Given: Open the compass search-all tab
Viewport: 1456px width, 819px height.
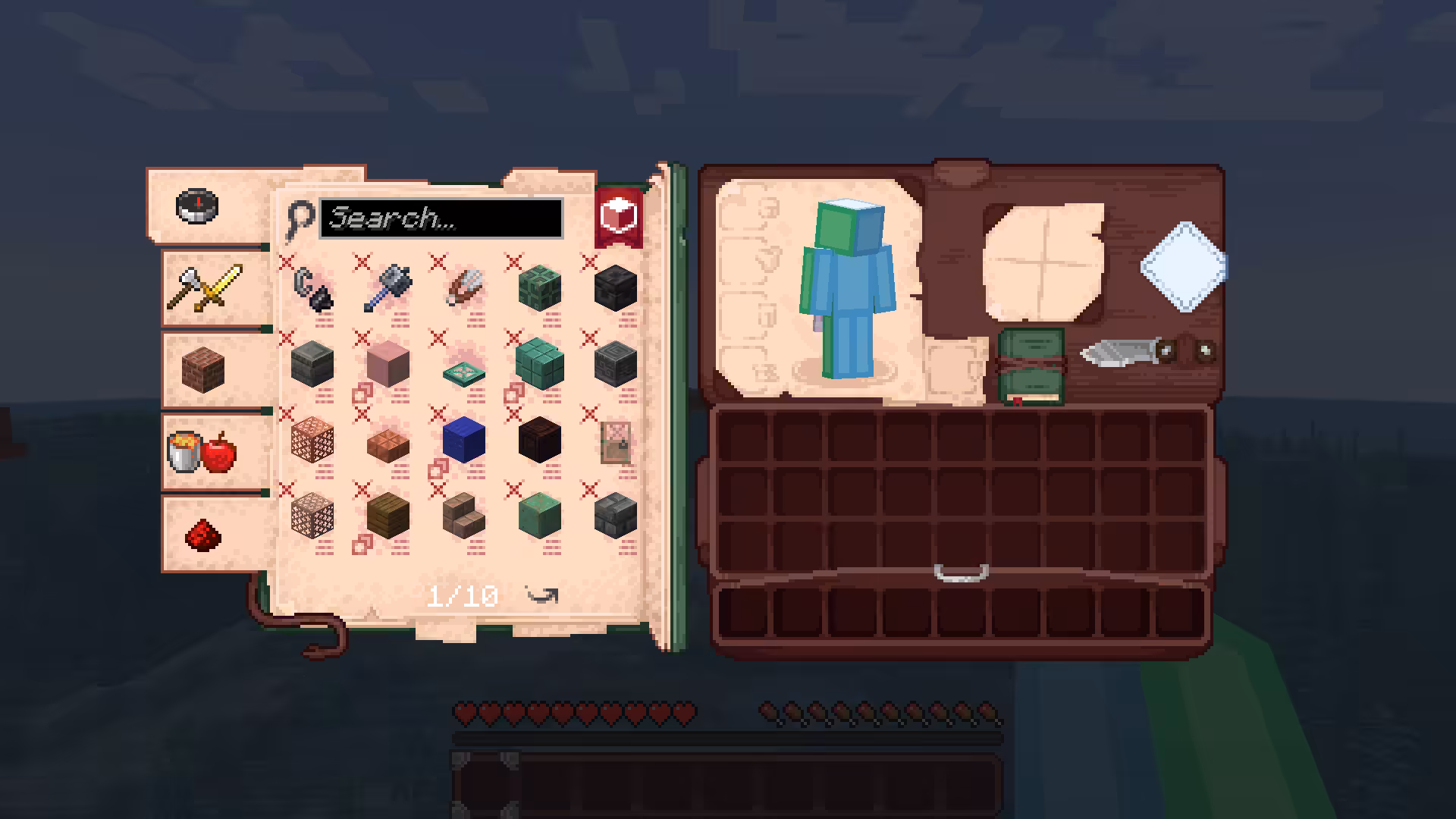Looking at the screenshot, I should [x=197, y=206].
